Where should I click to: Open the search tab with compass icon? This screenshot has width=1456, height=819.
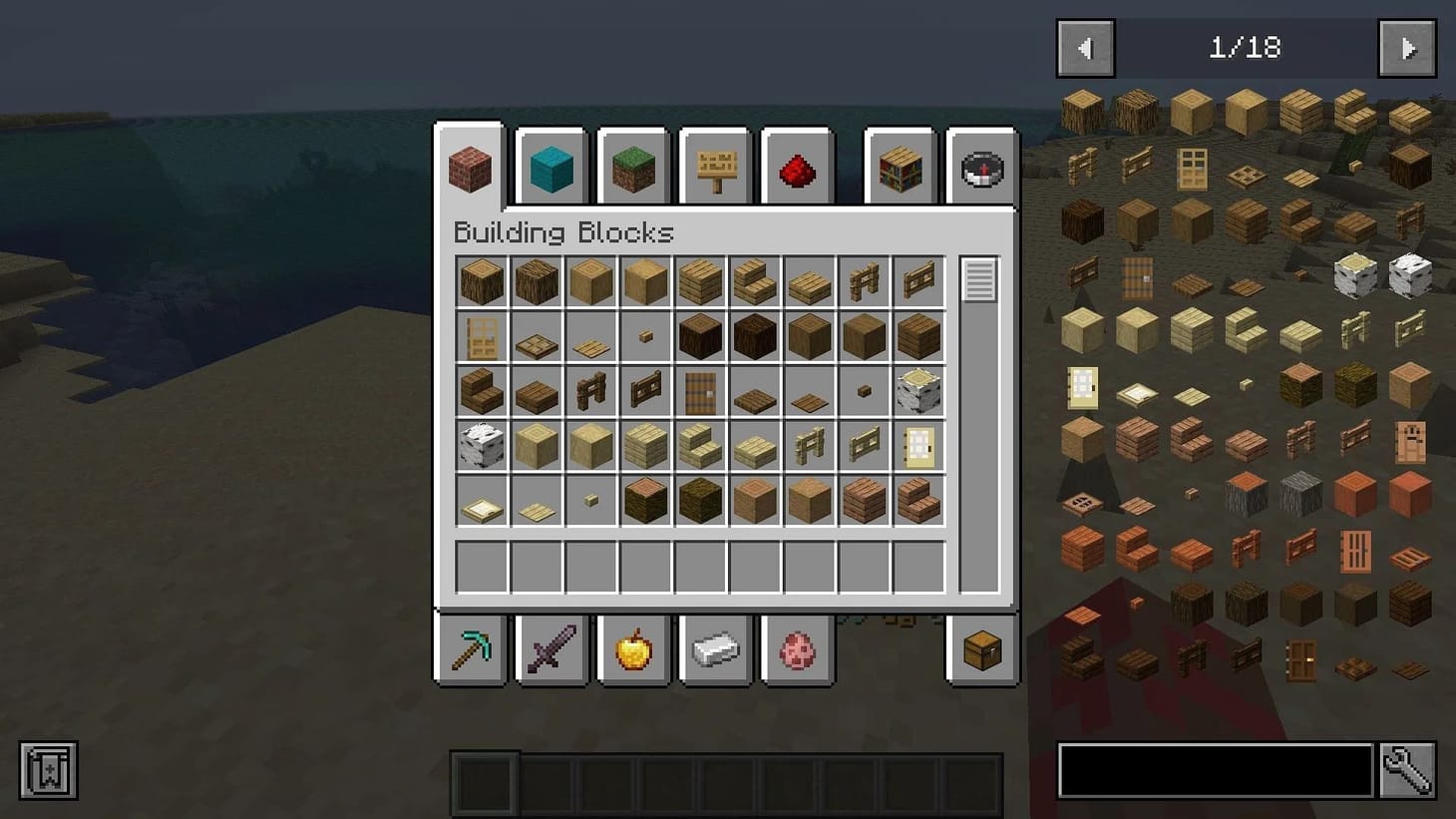point(981,168)
